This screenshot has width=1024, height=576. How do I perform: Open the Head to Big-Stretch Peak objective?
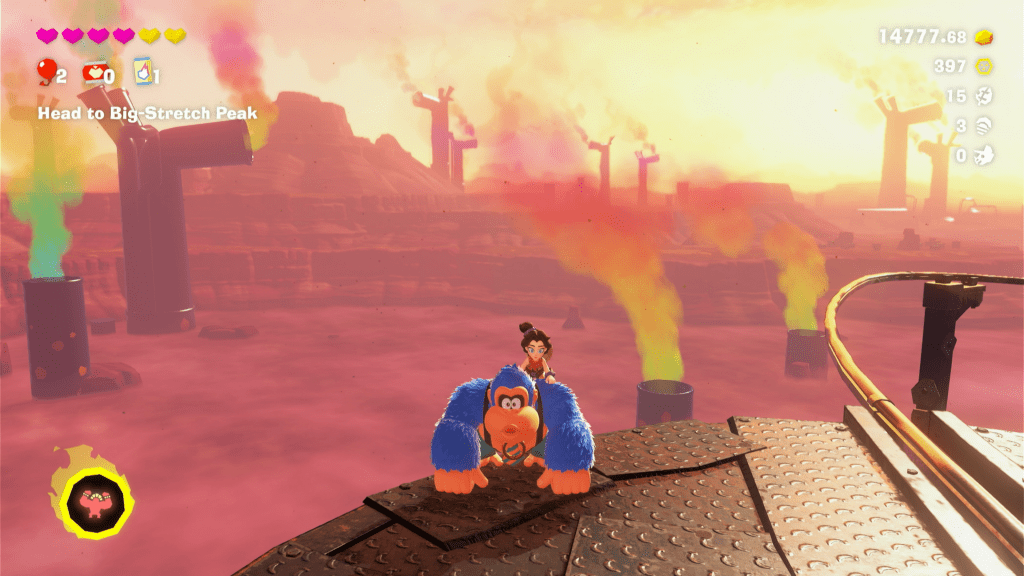tap(147, 113)
